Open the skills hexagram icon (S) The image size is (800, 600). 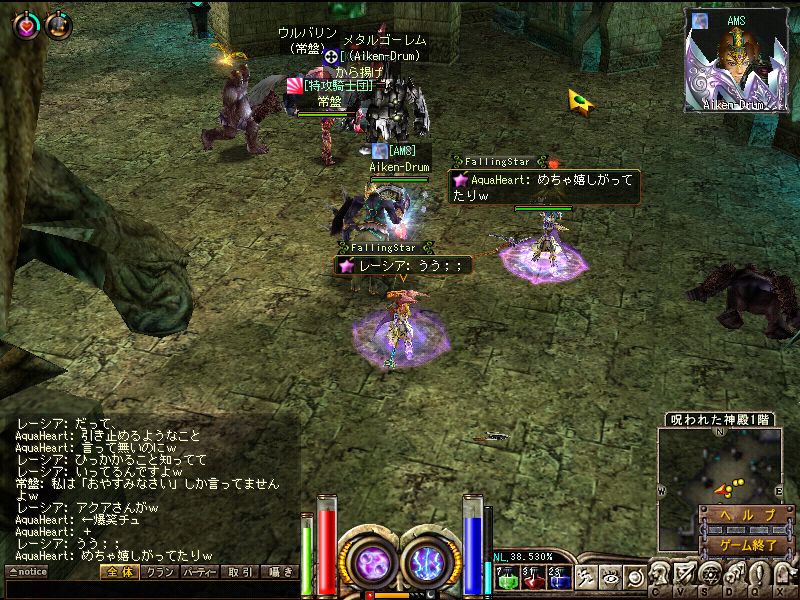[710, 574]
